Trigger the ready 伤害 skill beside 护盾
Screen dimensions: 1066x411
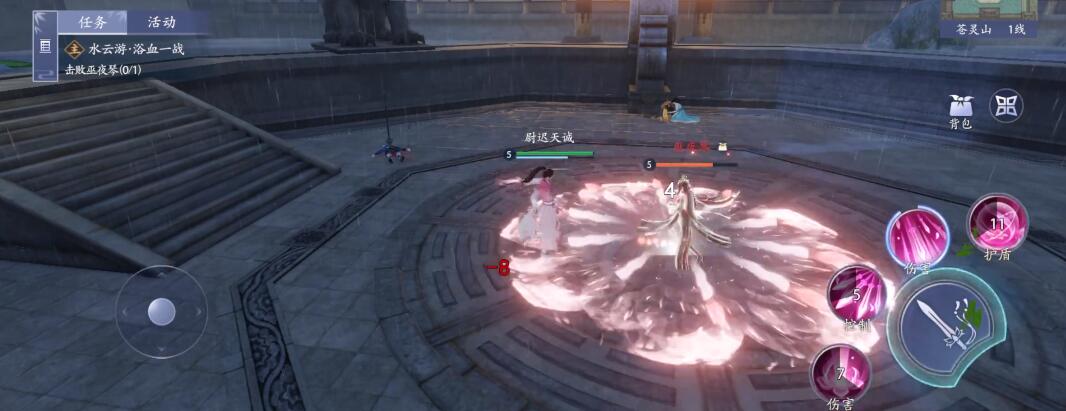click(917, 238)
